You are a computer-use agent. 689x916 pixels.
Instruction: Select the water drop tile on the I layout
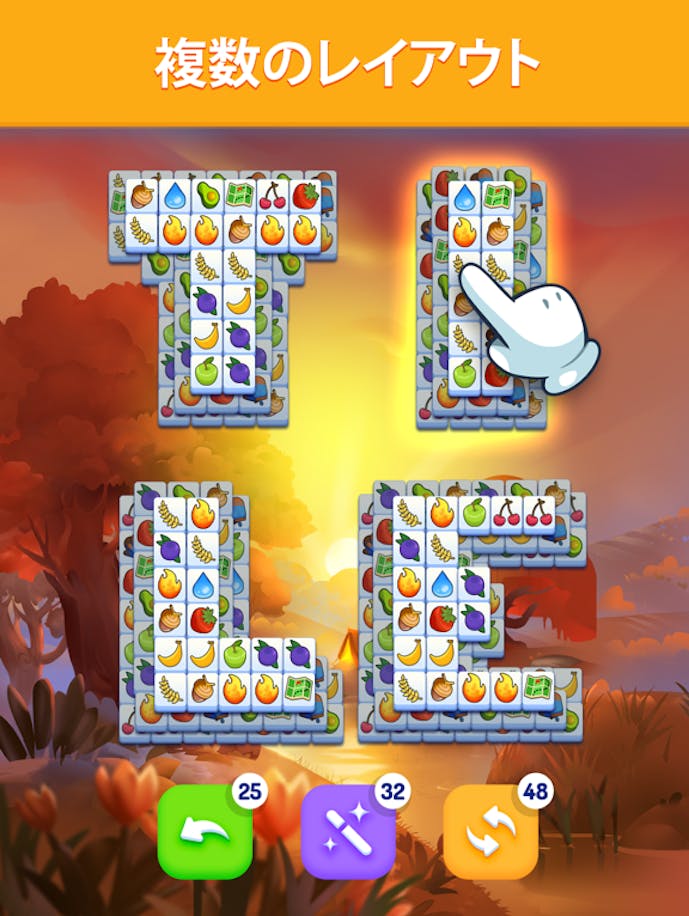464,198
